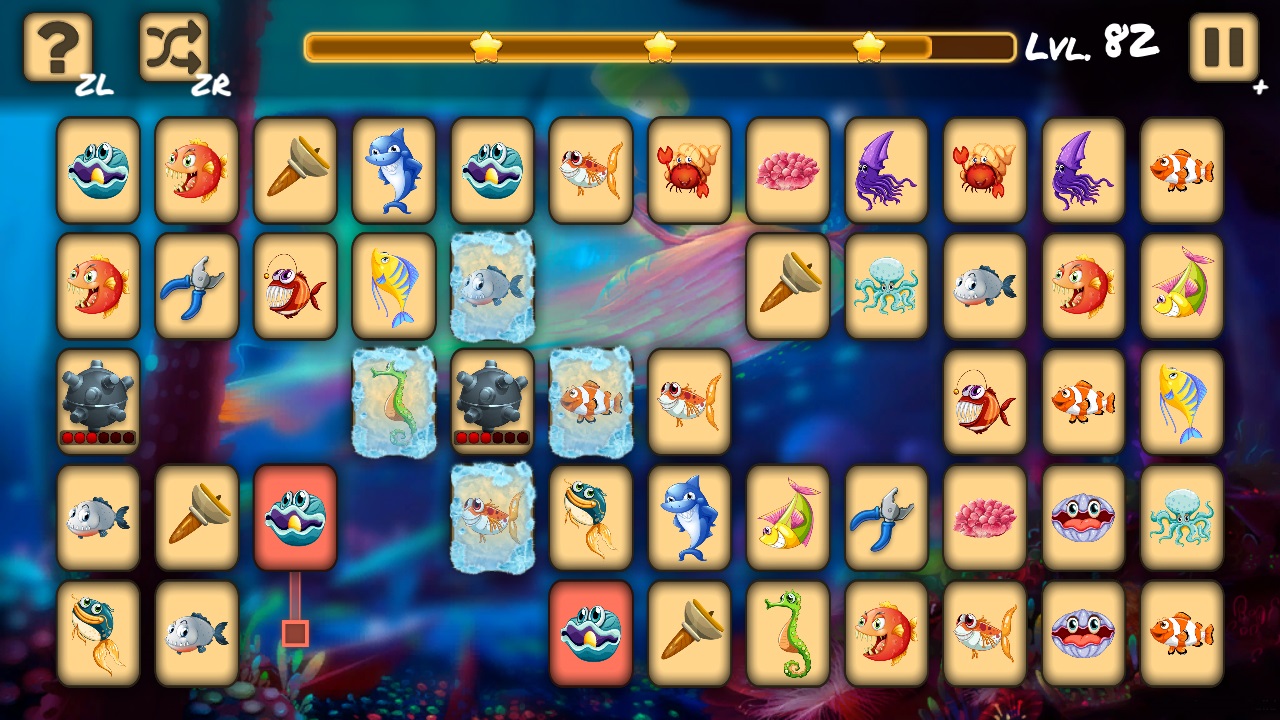Select the pink coral tile
1280x720 pixels.
787,168
